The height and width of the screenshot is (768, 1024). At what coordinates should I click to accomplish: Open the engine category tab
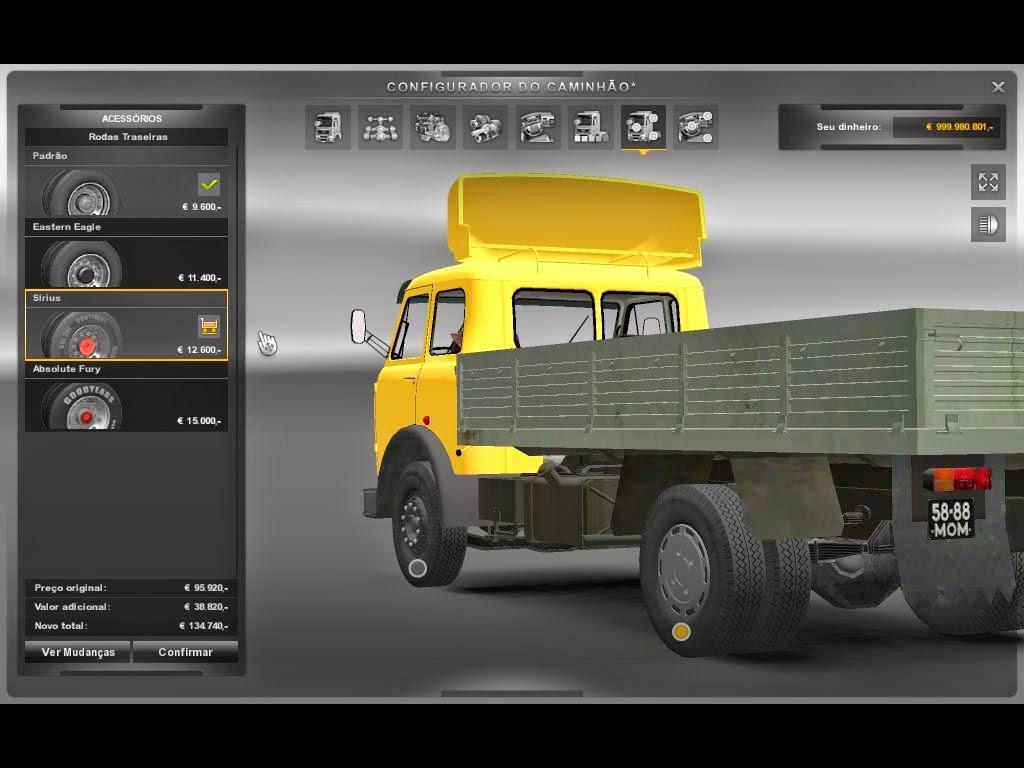(x=432, y=127)
